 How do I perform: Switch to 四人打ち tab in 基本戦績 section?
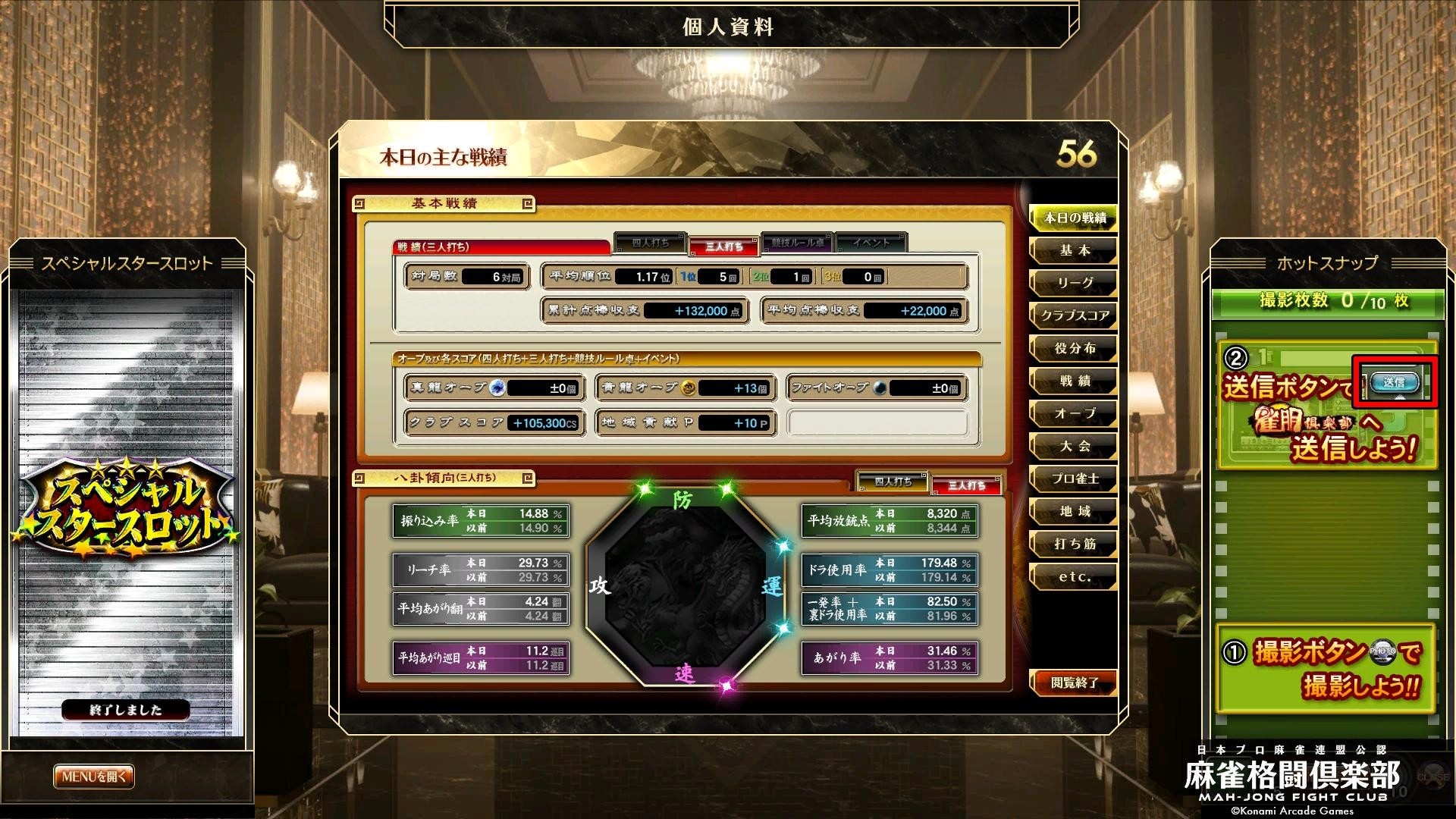[x=651, y=243]
